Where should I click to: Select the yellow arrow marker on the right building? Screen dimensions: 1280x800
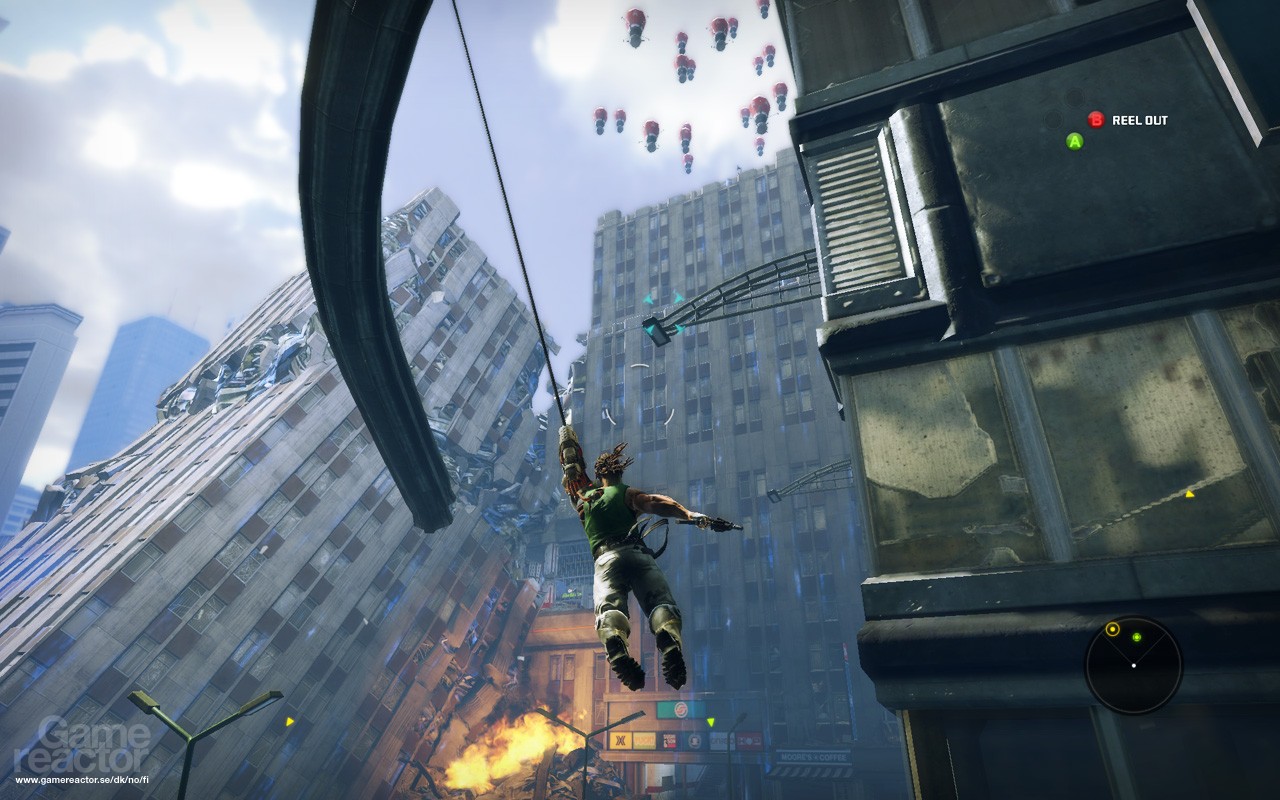[1189, 492]
